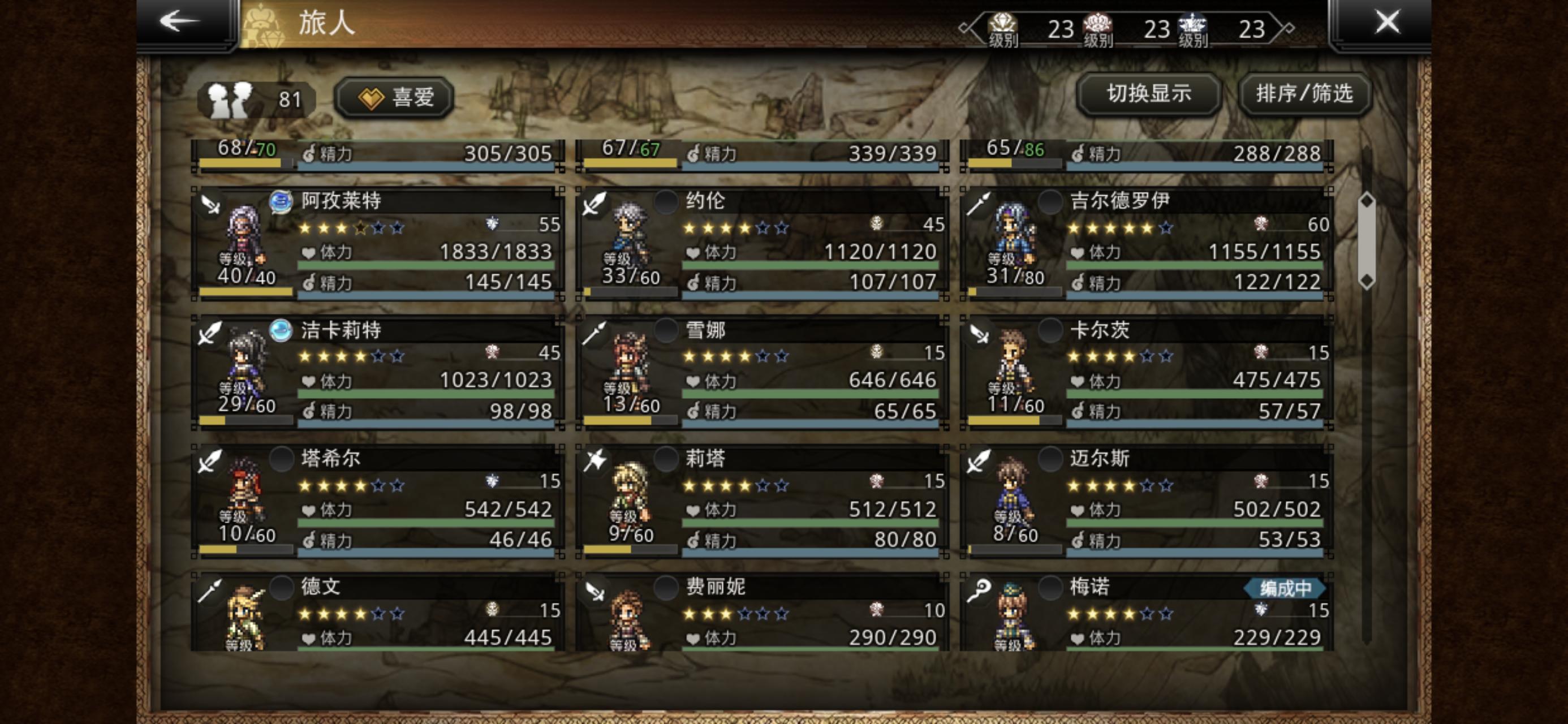Click the 切换显示 display switch button
1568x724 pixels.
tap(1148, 94)
